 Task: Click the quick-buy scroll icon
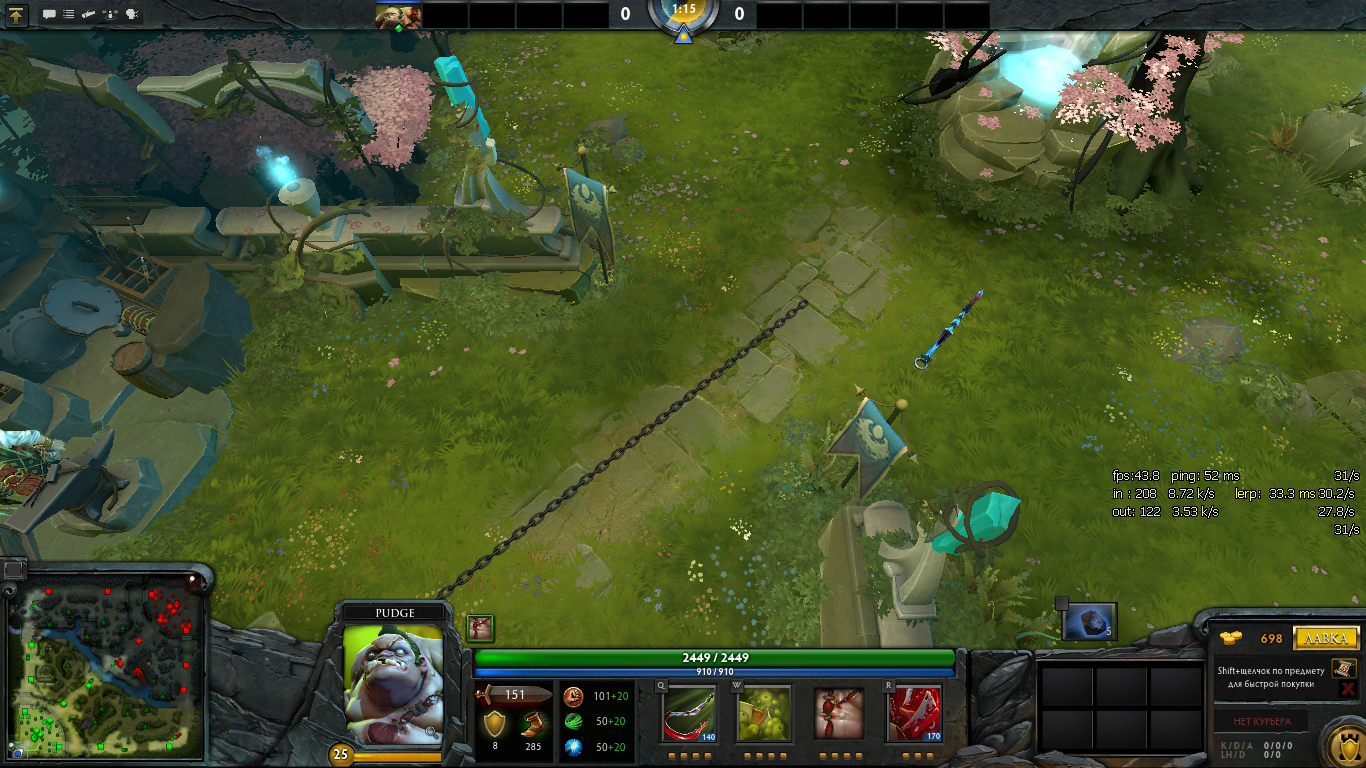[1345, 668]
